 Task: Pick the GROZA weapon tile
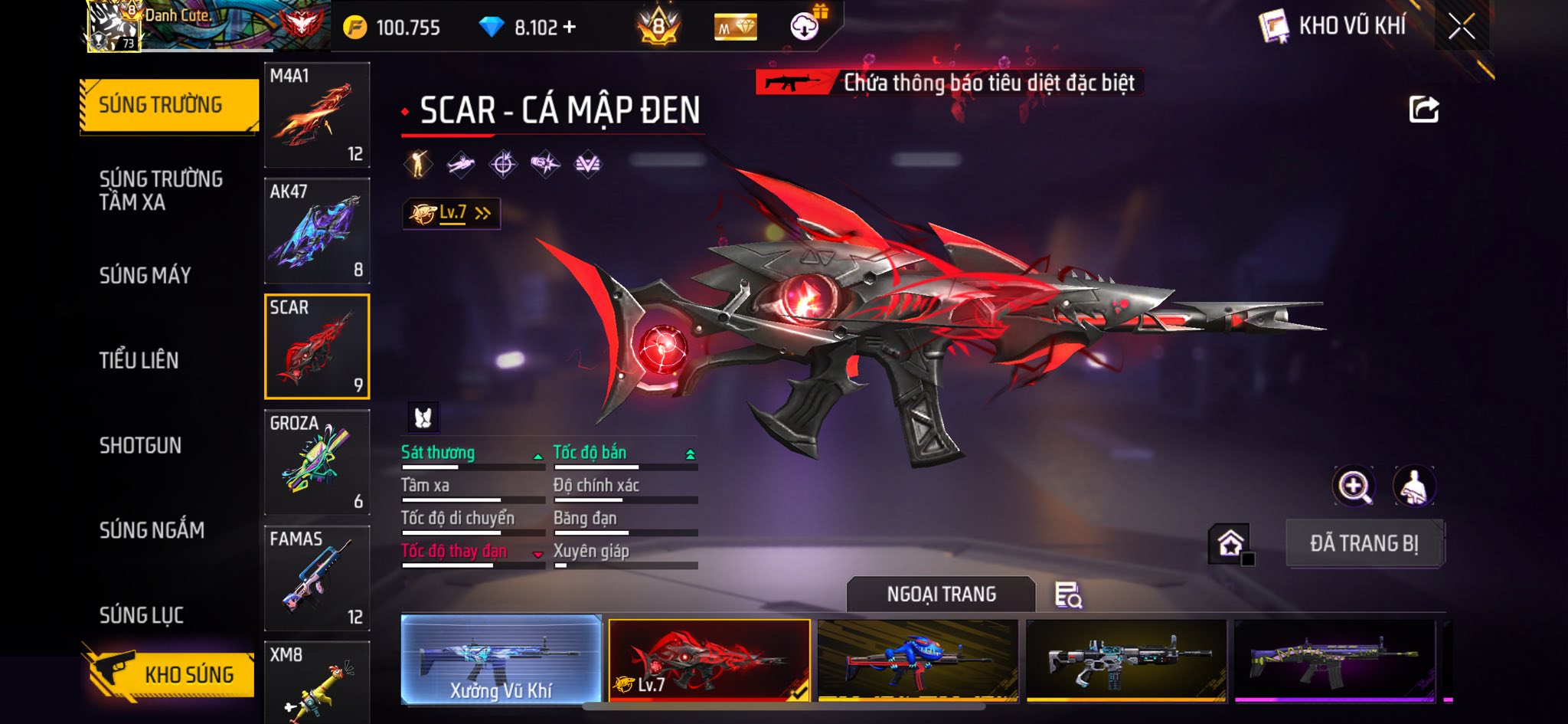[x=317, y=462]
